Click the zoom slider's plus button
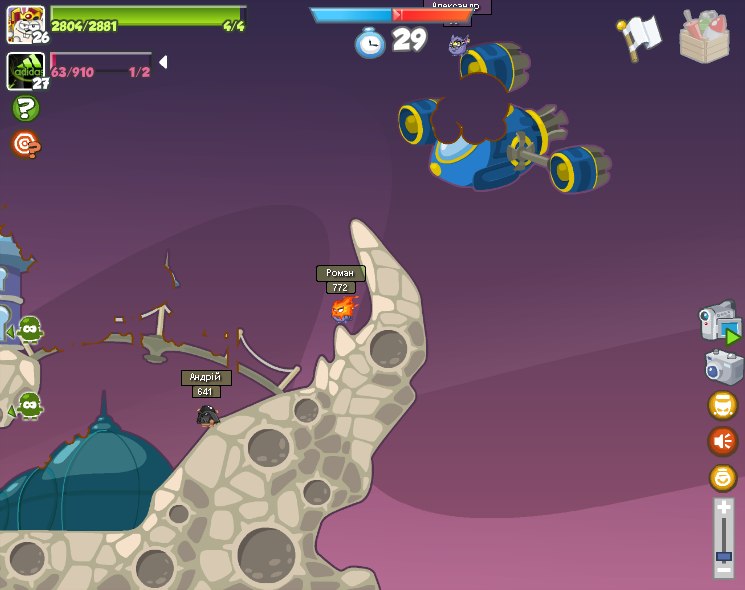 tap(723, 508)
